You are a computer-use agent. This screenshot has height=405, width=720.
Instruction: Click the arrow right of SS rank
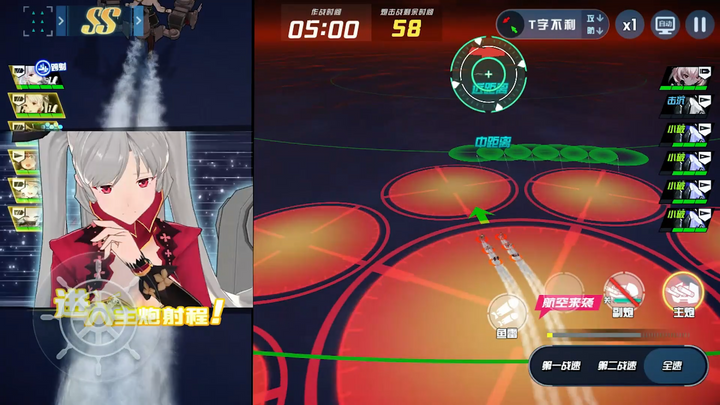[138, 19]
